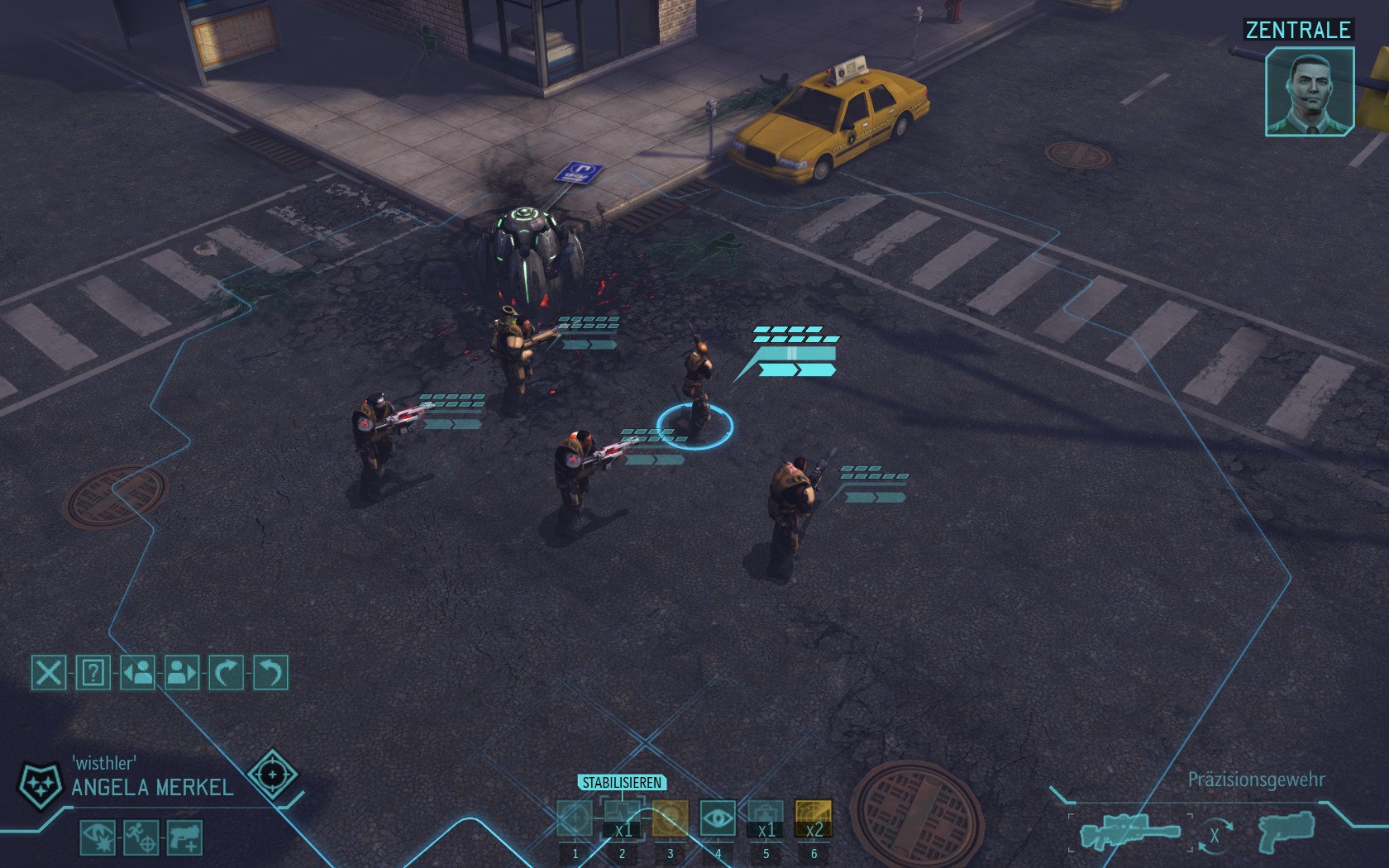
Task: Select the running man with crosshair perk
Action: click(141, 837)
